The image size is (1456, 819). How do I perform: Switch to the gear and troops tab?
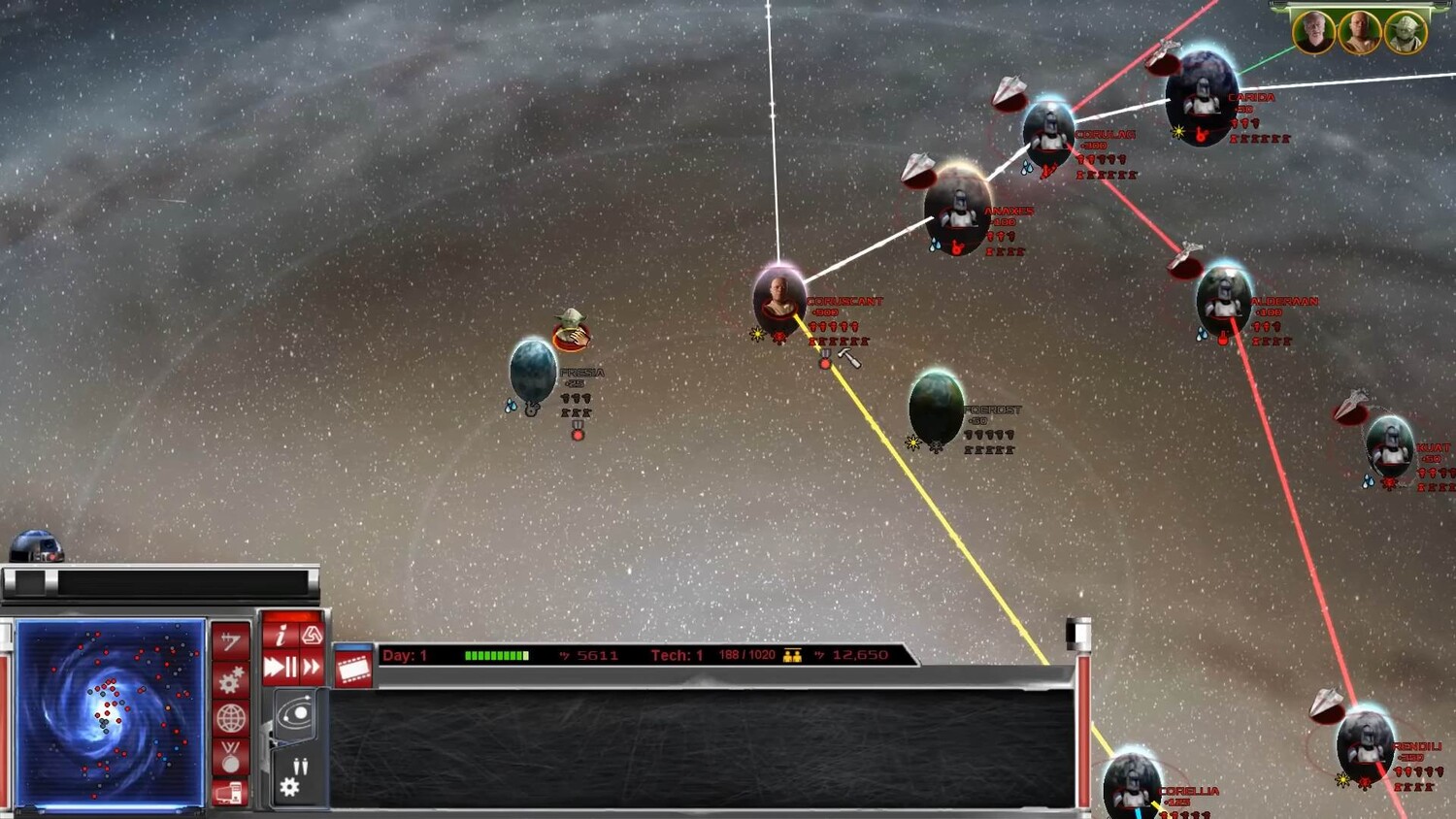(295, 778)
